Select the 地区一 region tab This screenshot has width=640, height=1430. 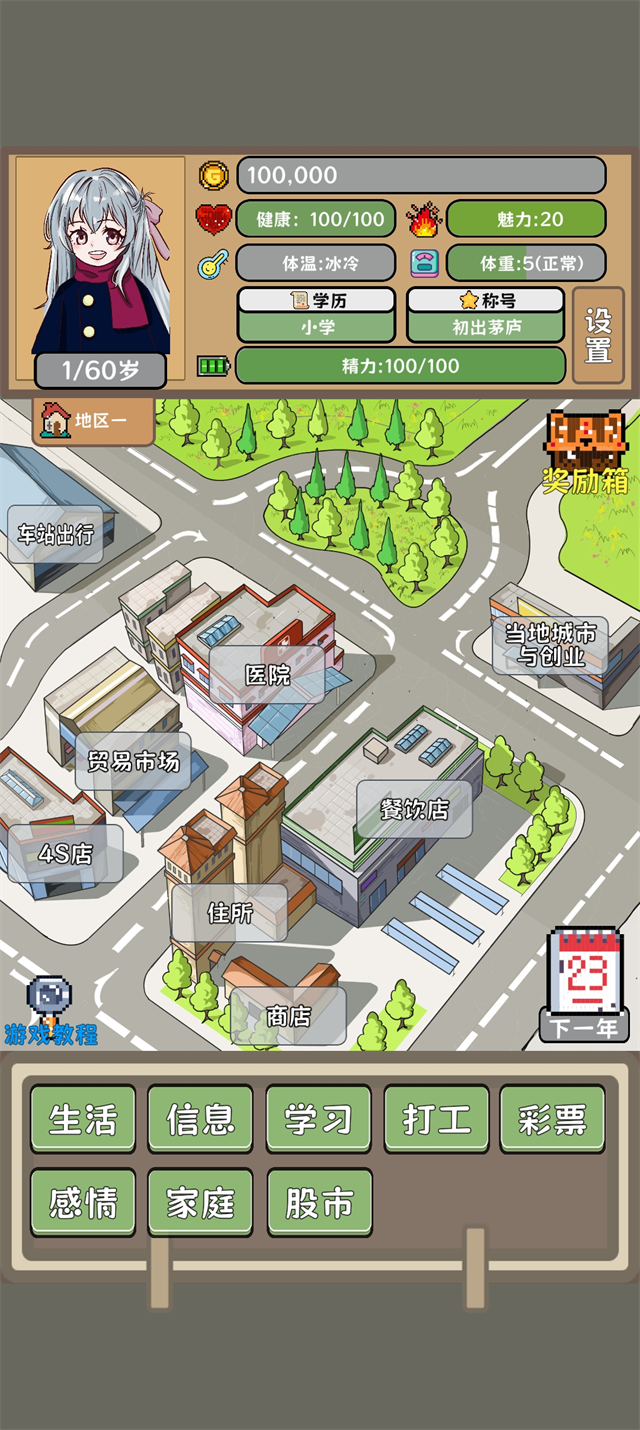[95, 421]
